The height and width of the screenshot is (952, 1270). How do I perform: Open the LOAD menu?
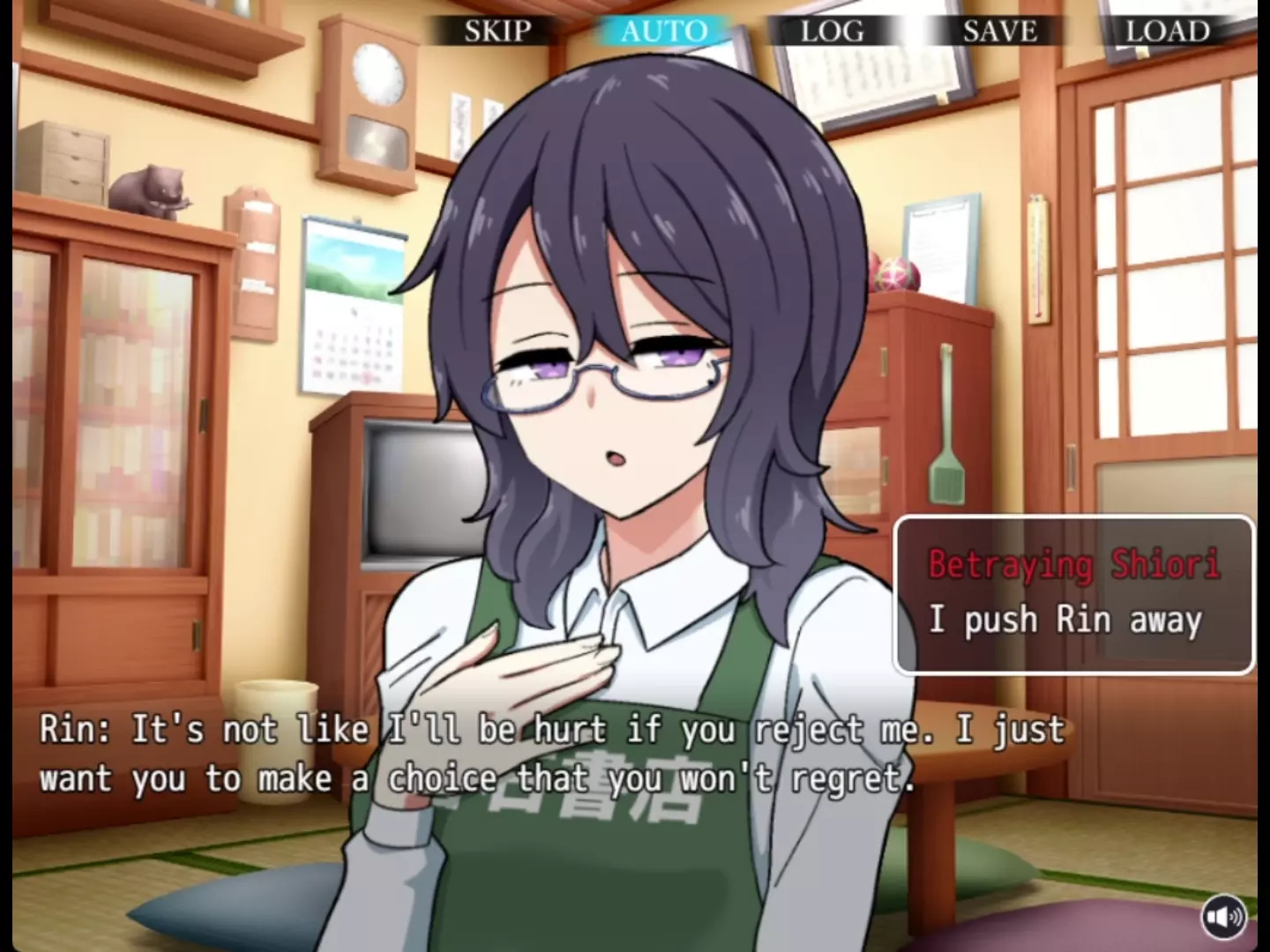[x=1167, y=32]
